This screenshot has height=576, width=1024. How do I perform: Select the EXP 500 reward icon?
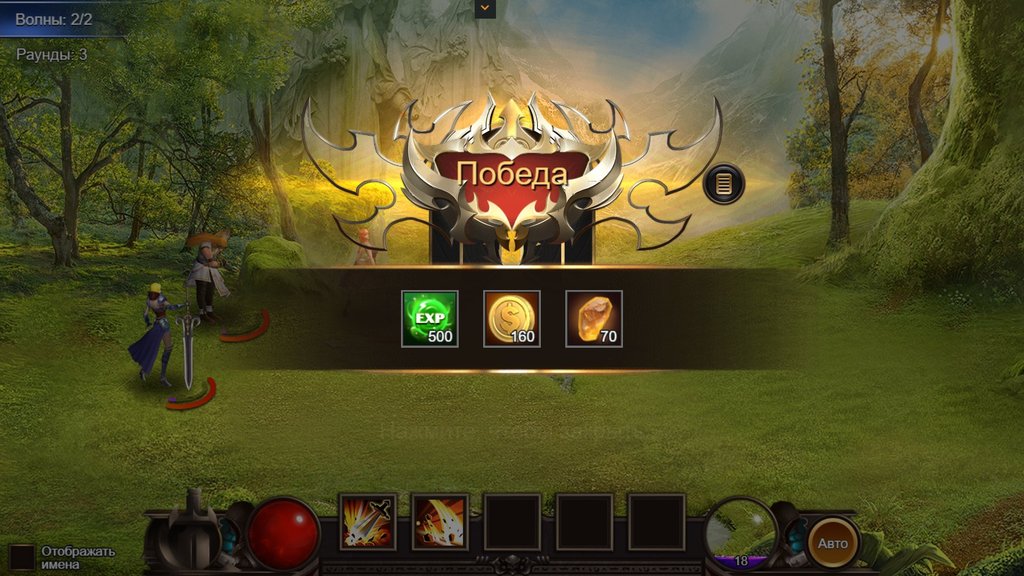pyautogui.click(x=430, y=319)
